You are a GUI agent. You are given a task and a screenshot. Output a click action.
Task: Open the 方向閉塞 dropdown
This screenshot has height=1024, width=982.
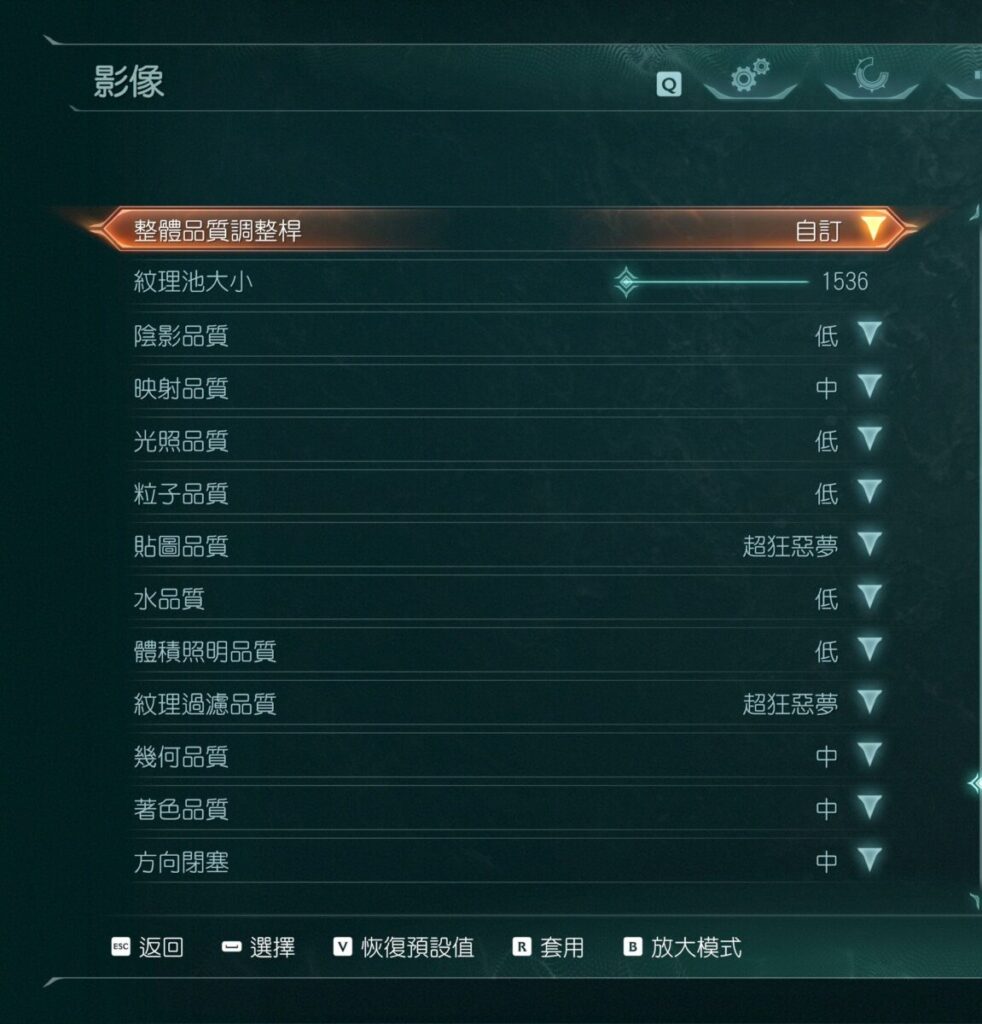pyautogui.click(x=869, y=860)
